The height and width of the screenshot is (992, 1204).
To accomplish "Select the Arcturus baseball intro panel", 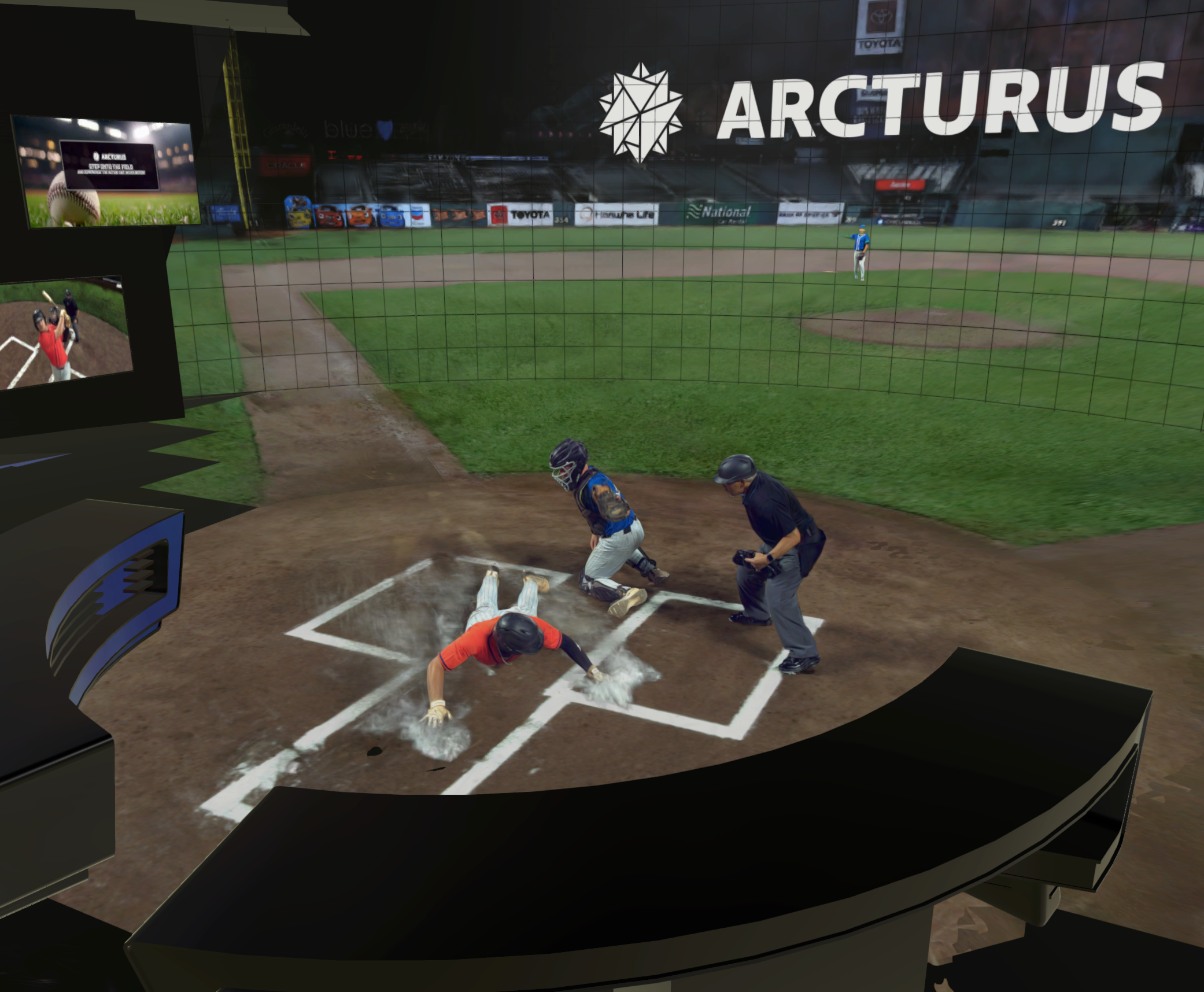I will 106,172.
